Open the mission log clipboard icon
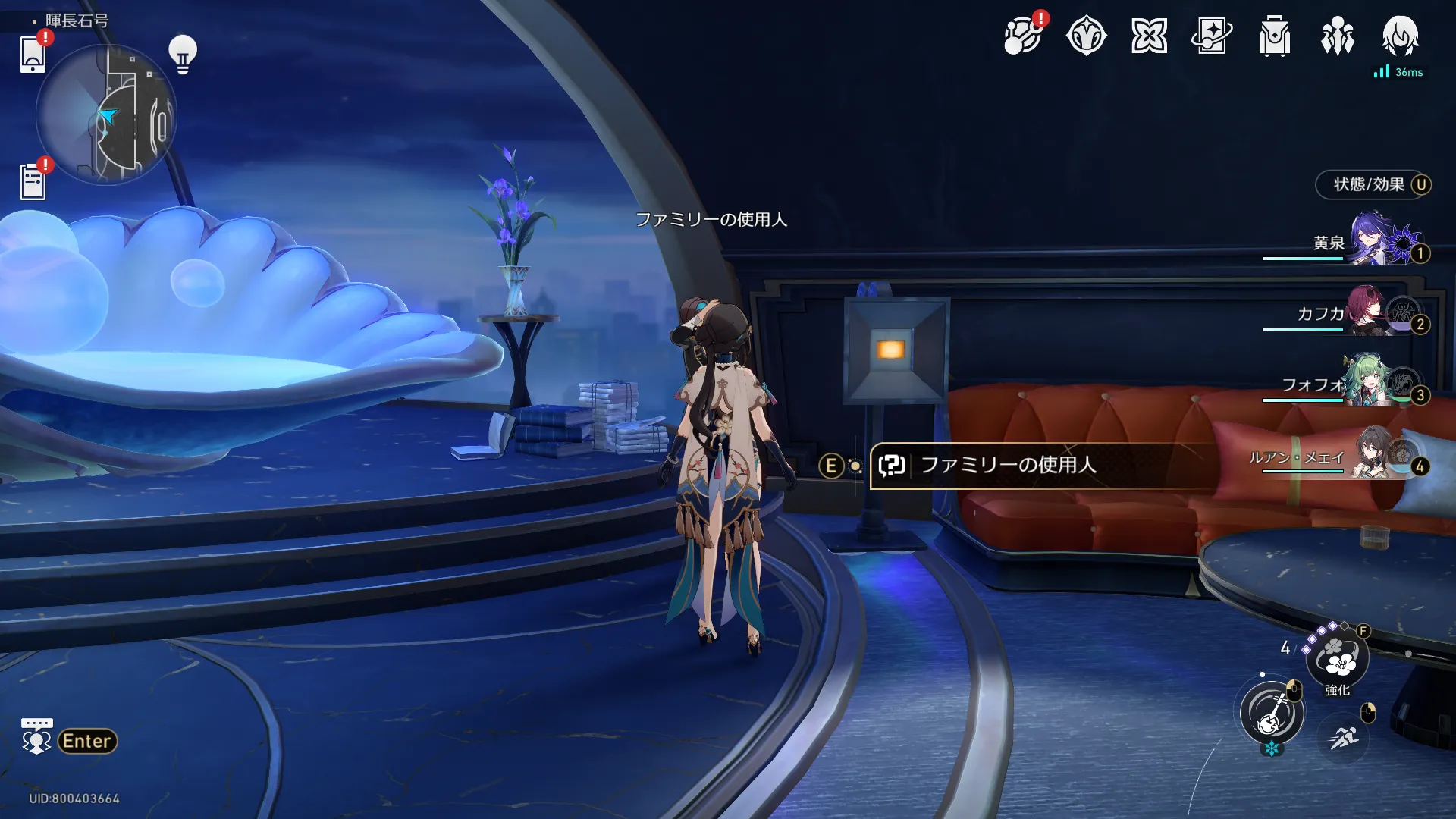 click(33, 182)
